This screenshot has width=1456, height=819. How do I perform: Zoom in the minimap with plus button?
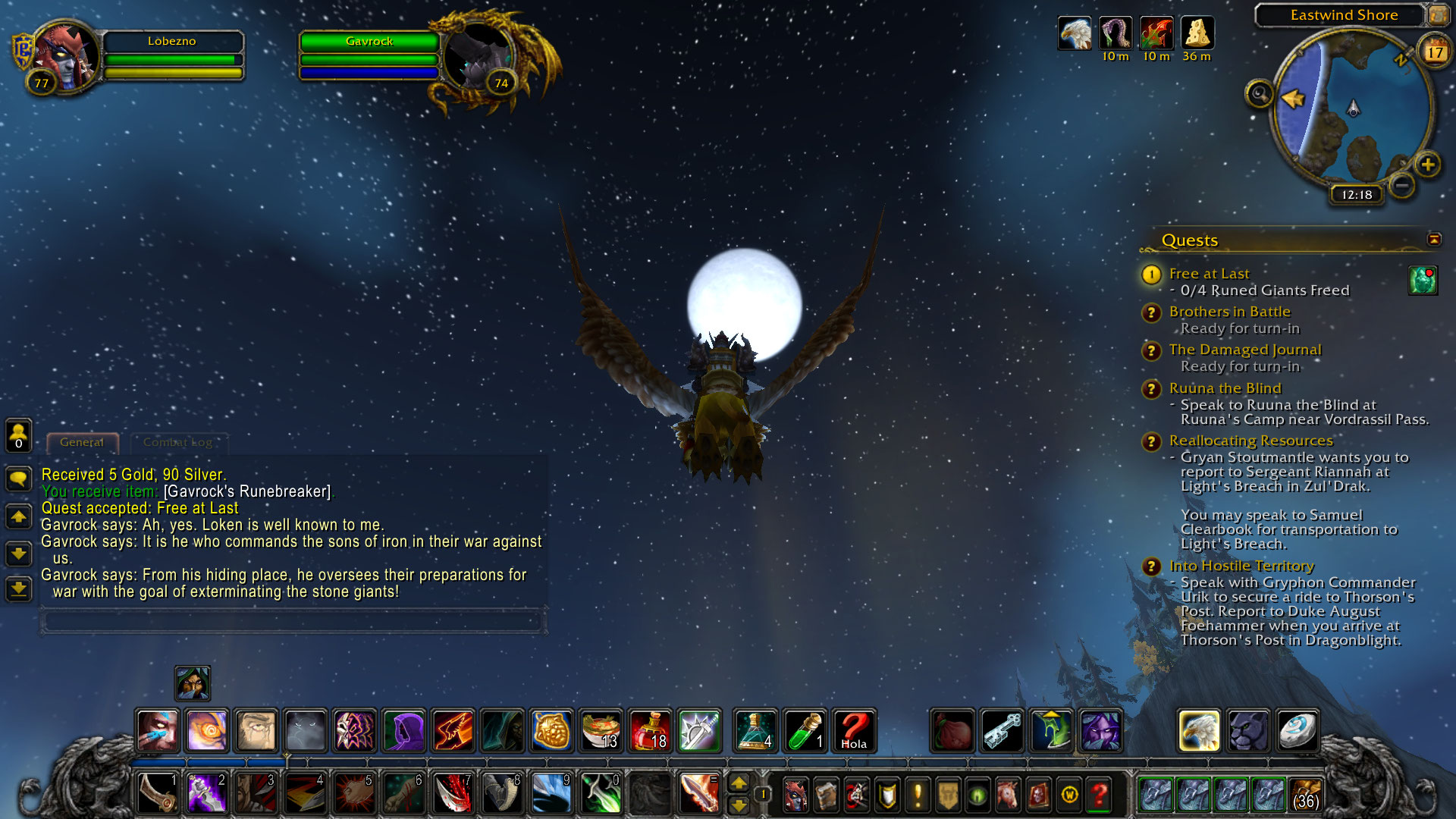tap(1427, 165)
